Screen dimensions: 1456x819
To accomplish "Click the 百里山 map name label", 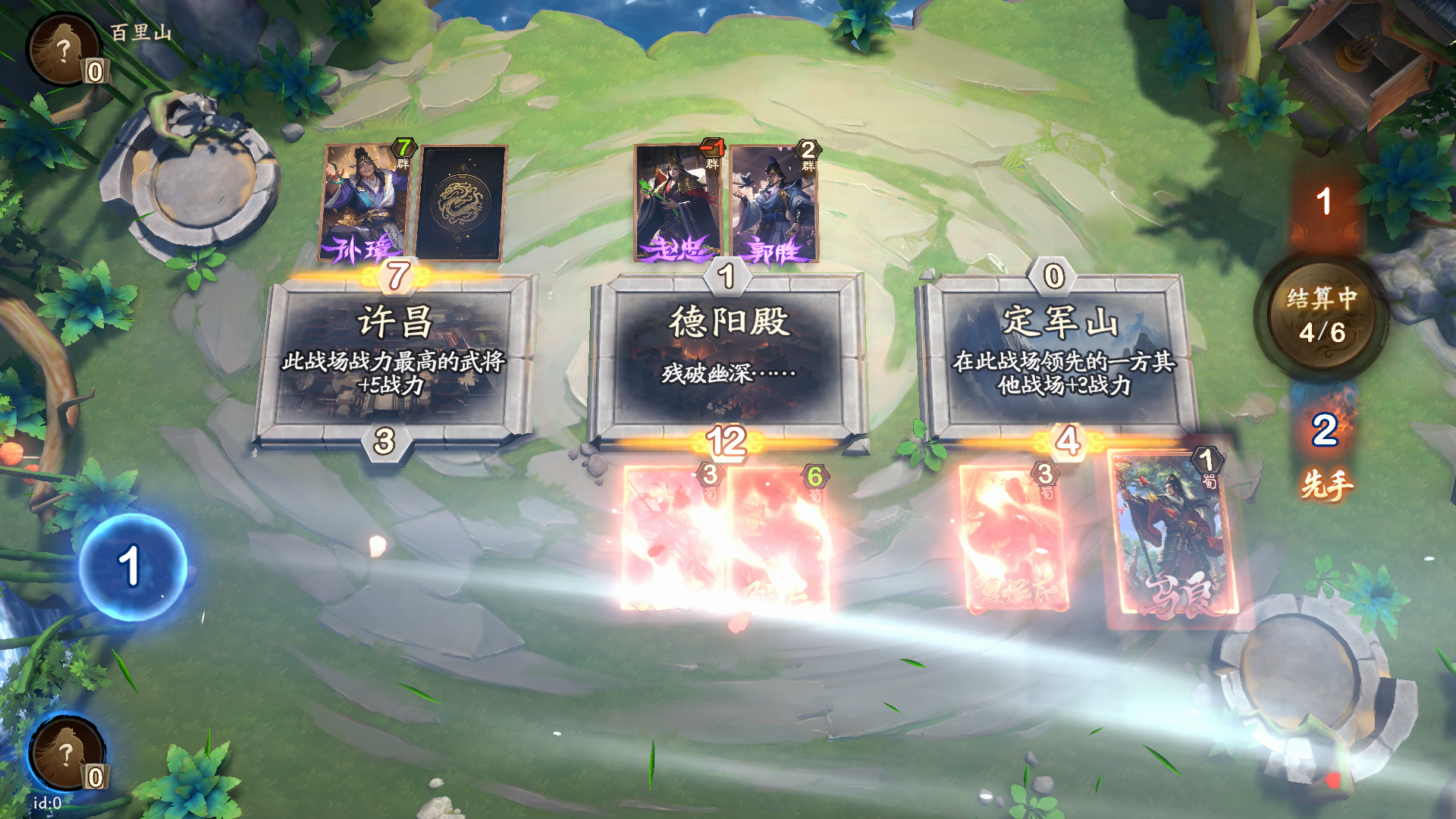I will click(x=140, y=32).
